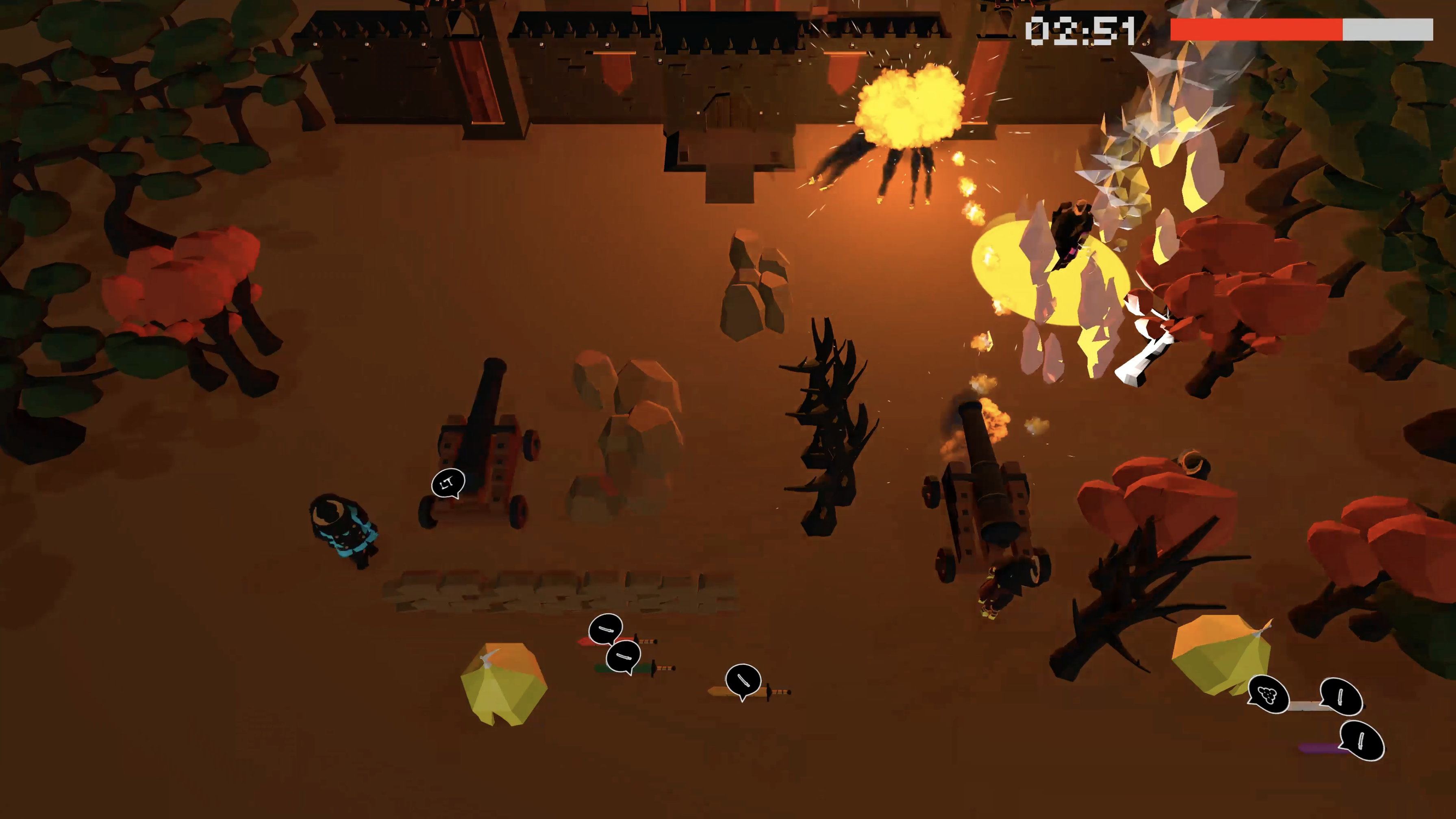Expand the speech bubble in the lower-right corner

(1362, 741)
